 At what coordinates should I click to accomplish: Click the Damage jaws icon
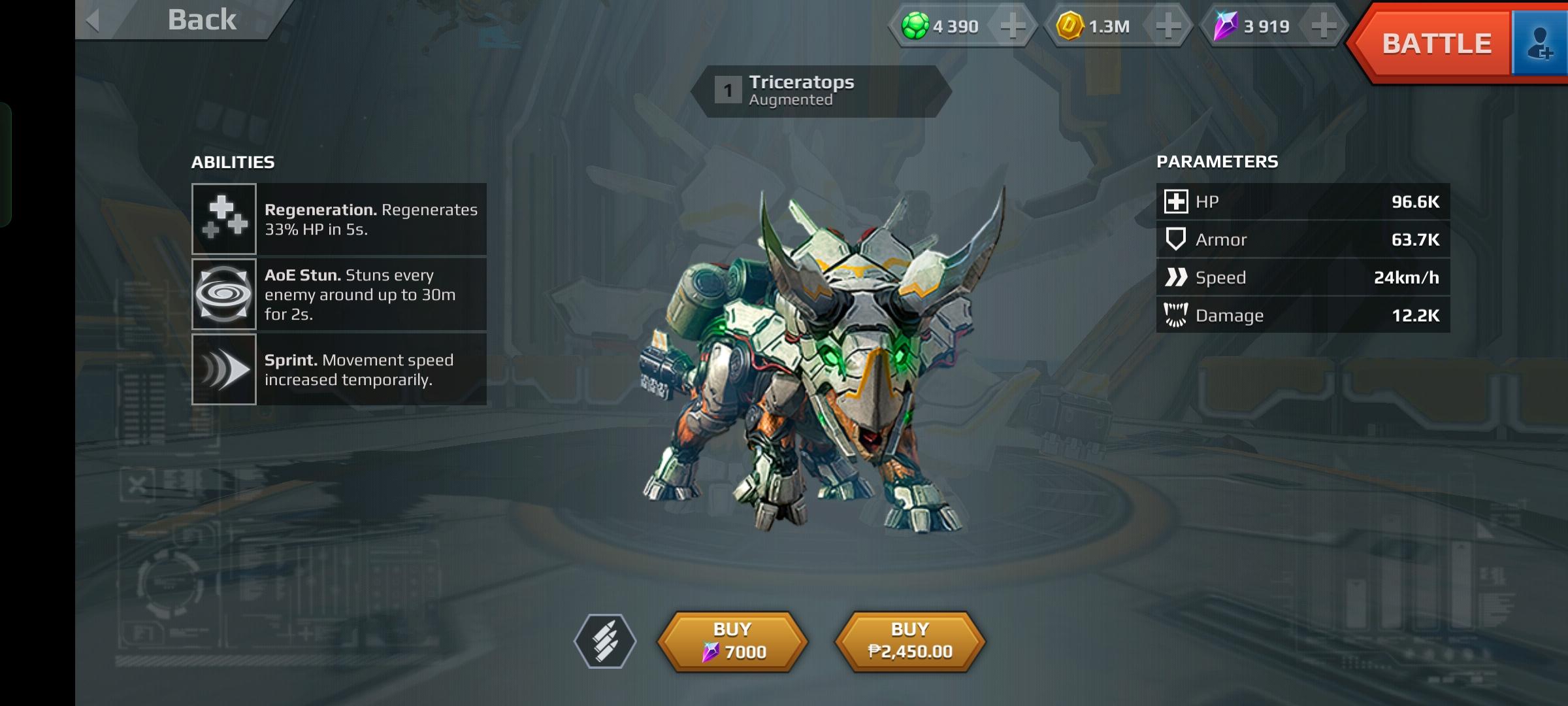[1176, 314]
